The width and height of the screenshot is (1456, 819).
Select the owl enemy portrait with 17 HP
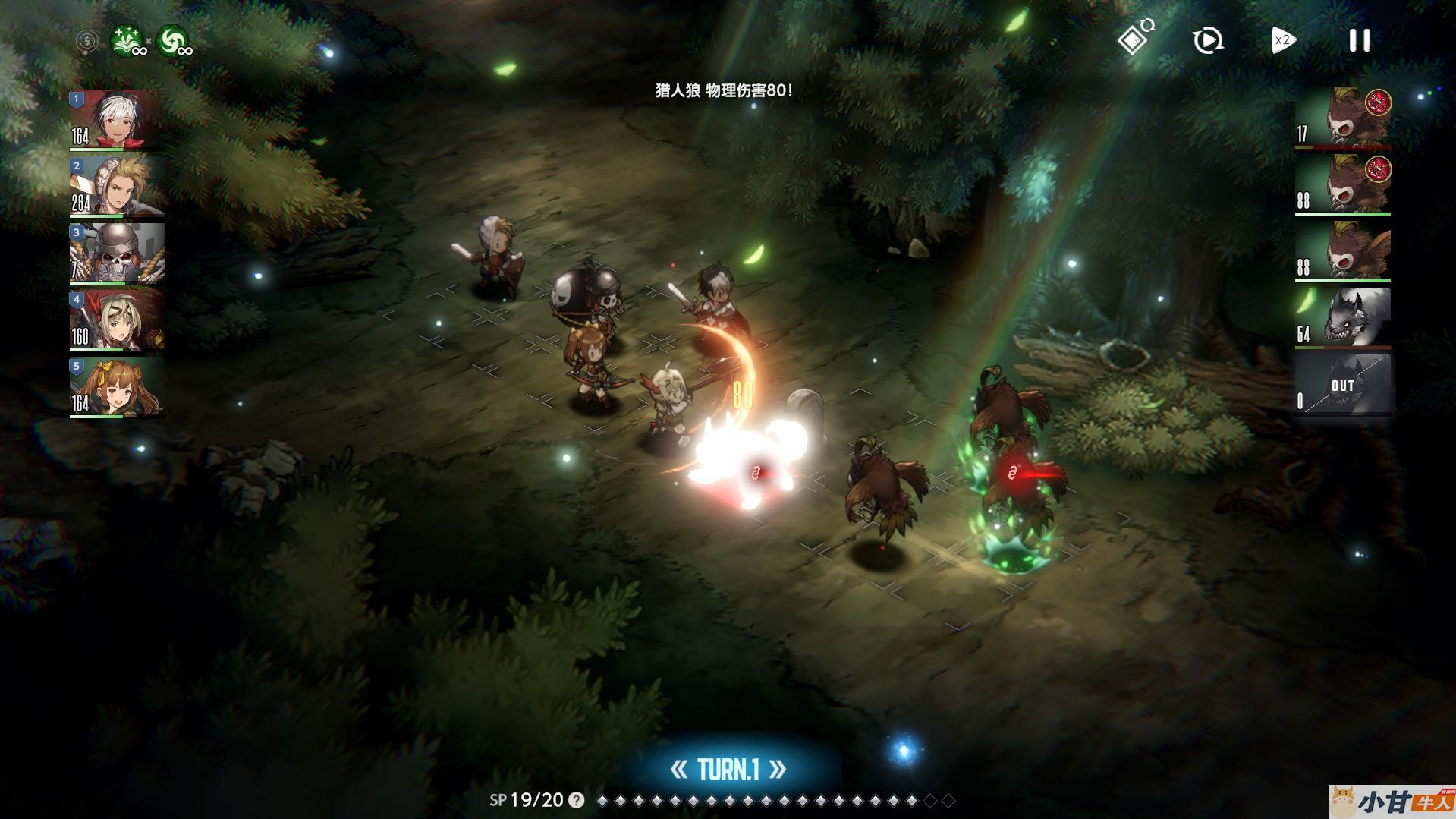(1342, 118)
